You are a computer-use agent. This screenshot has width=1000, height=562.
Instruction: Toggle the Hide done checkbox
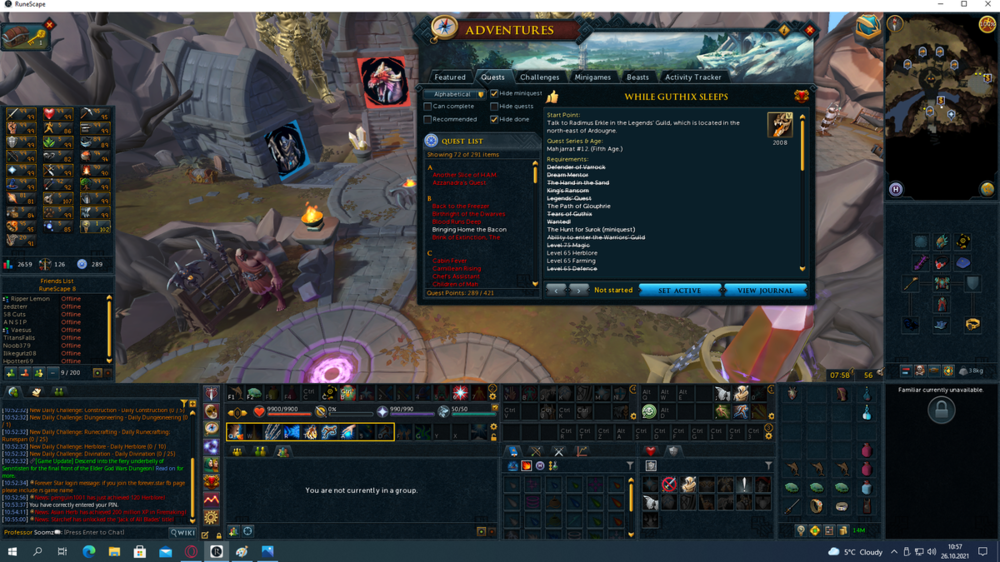point(494,119)
